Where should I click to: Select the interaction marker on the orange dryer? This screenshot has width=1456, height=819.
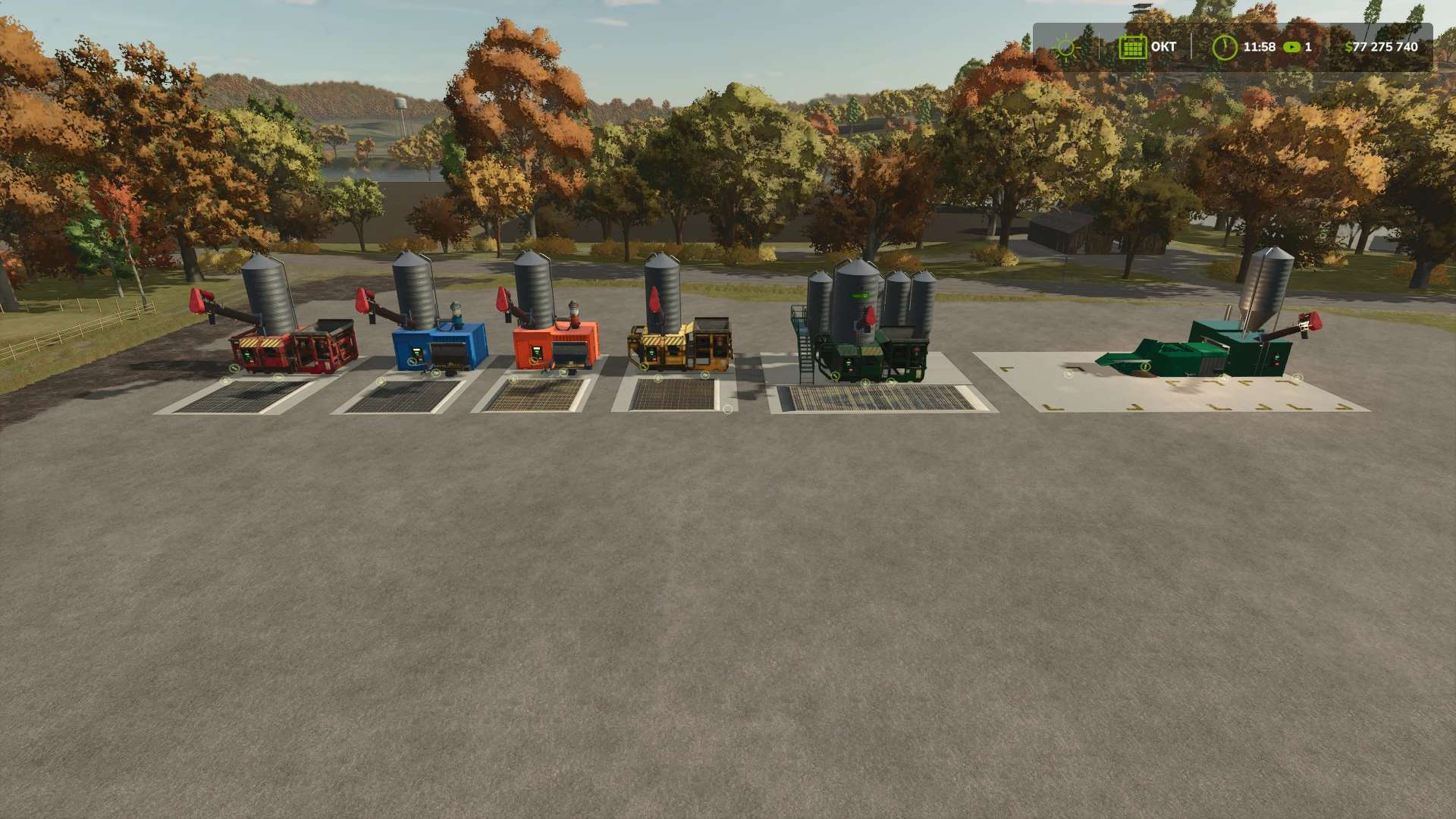pos(533,362)
